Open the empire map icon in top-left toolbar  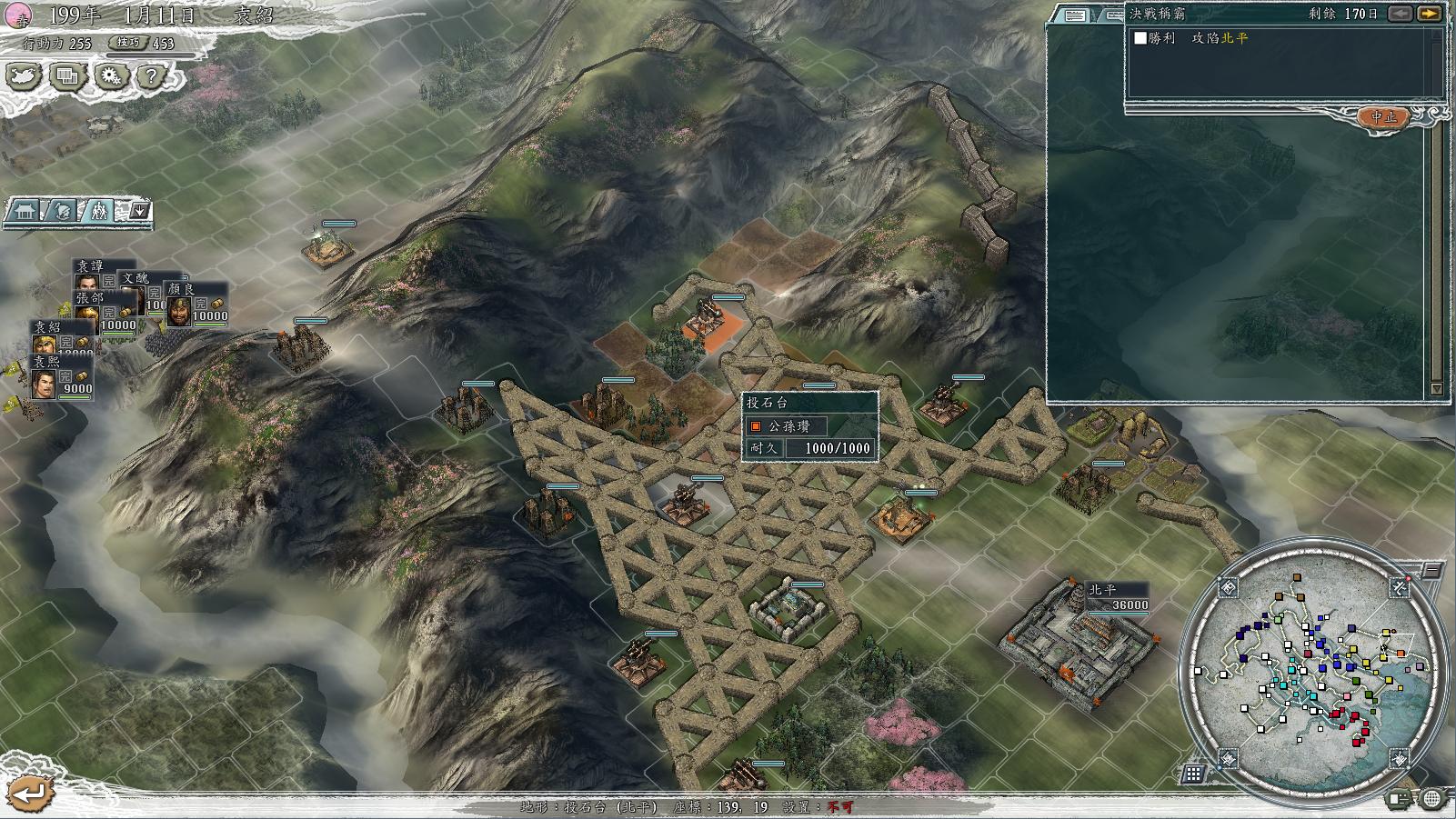tap(24, 75)
